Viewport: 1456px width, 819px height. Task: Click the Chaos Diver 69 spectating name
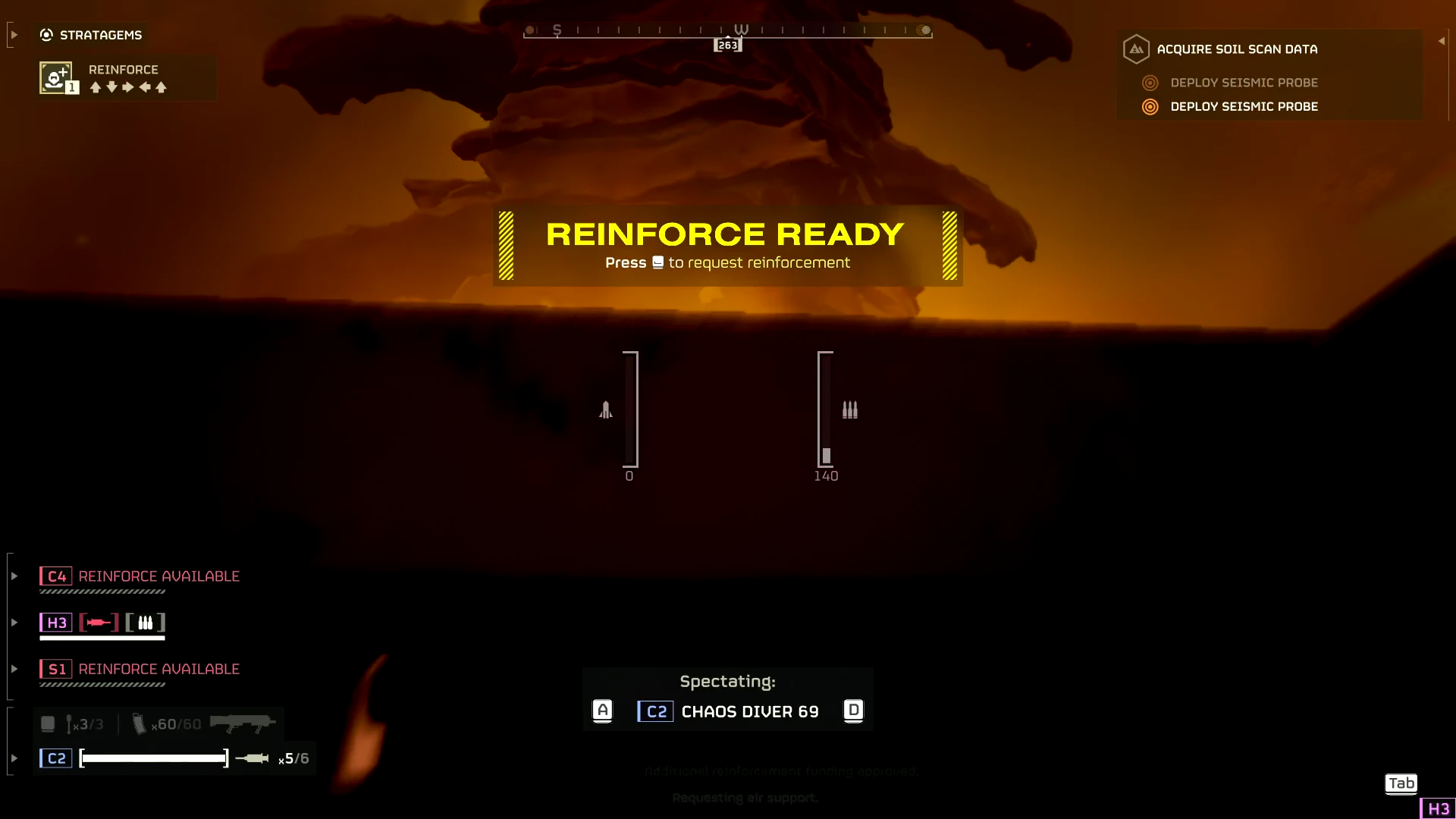click(749, 712)
